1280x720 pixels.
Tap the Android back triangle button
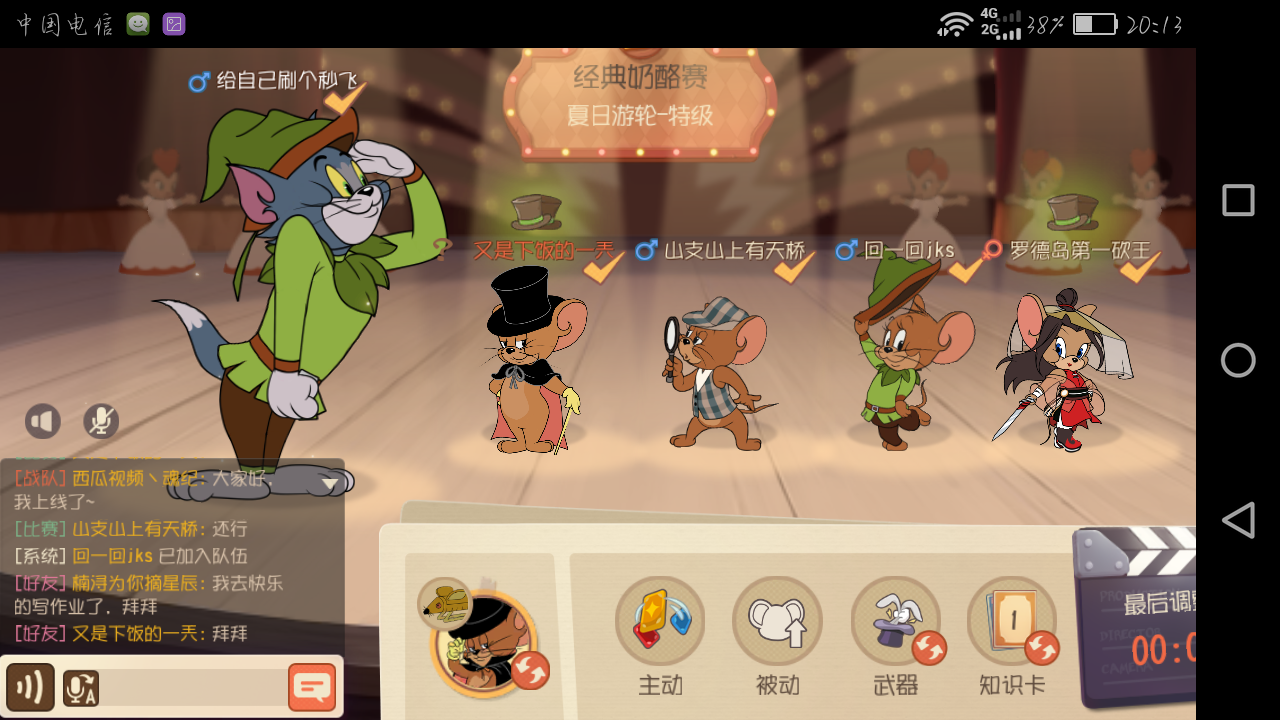(x=1238, y=520)
